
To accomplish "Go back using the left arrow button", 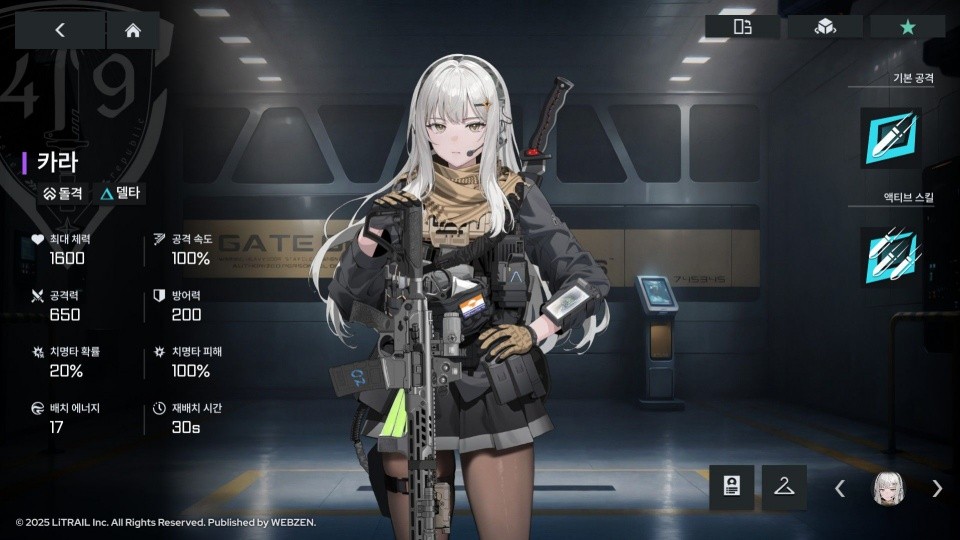I will 59,30.
